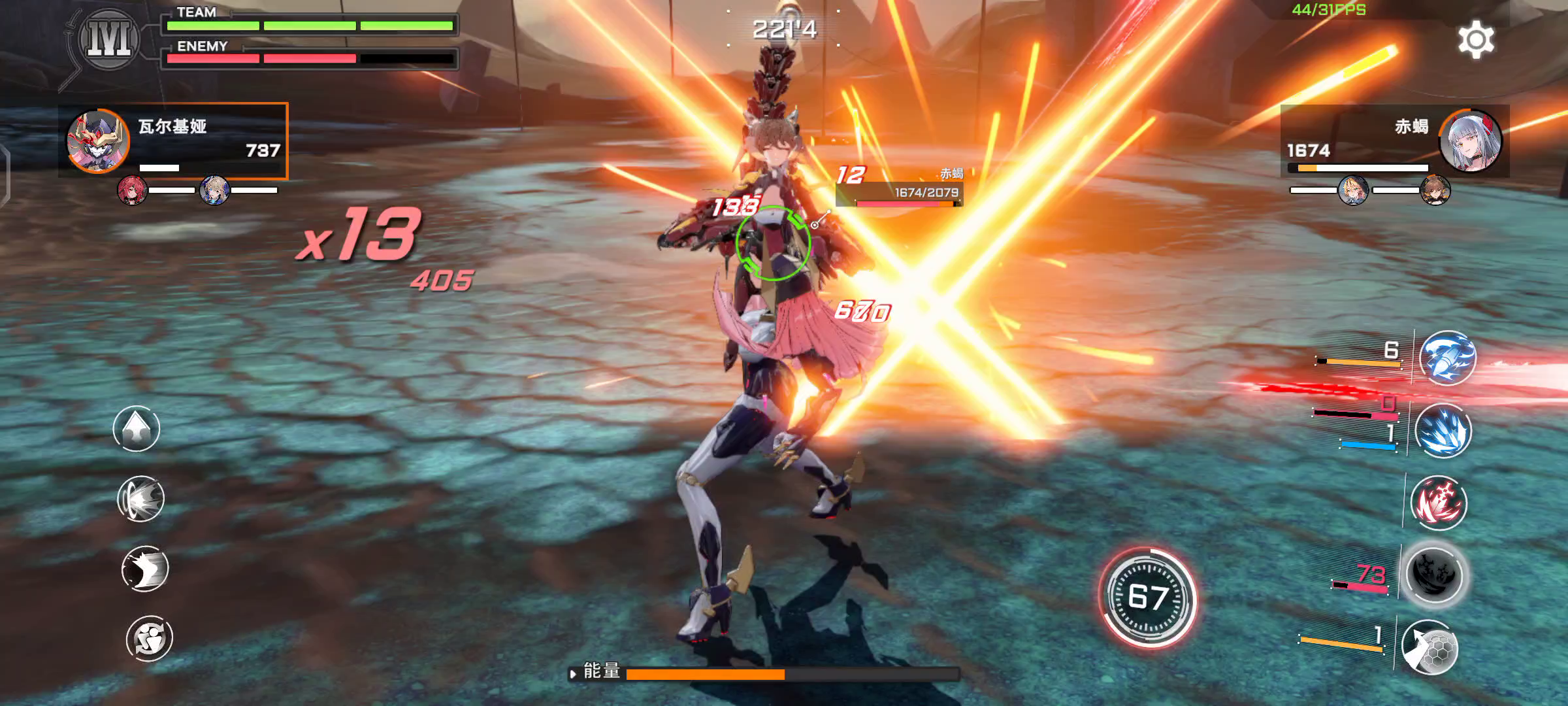Screen dimensions: 1568x706
Task: Activate the blue barrage burst skill
Action: [x=1443, y=431]
